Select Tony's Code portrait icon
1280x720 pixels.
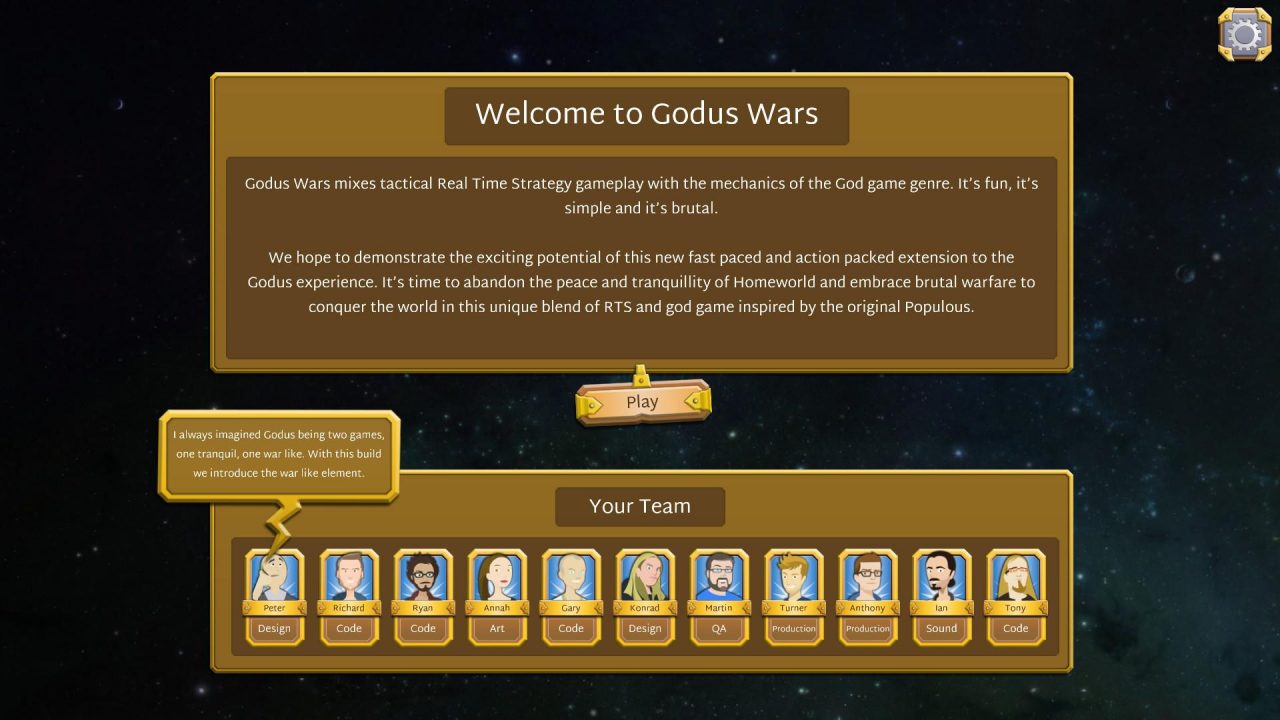pyautogui.click(x=1015, y=577)
